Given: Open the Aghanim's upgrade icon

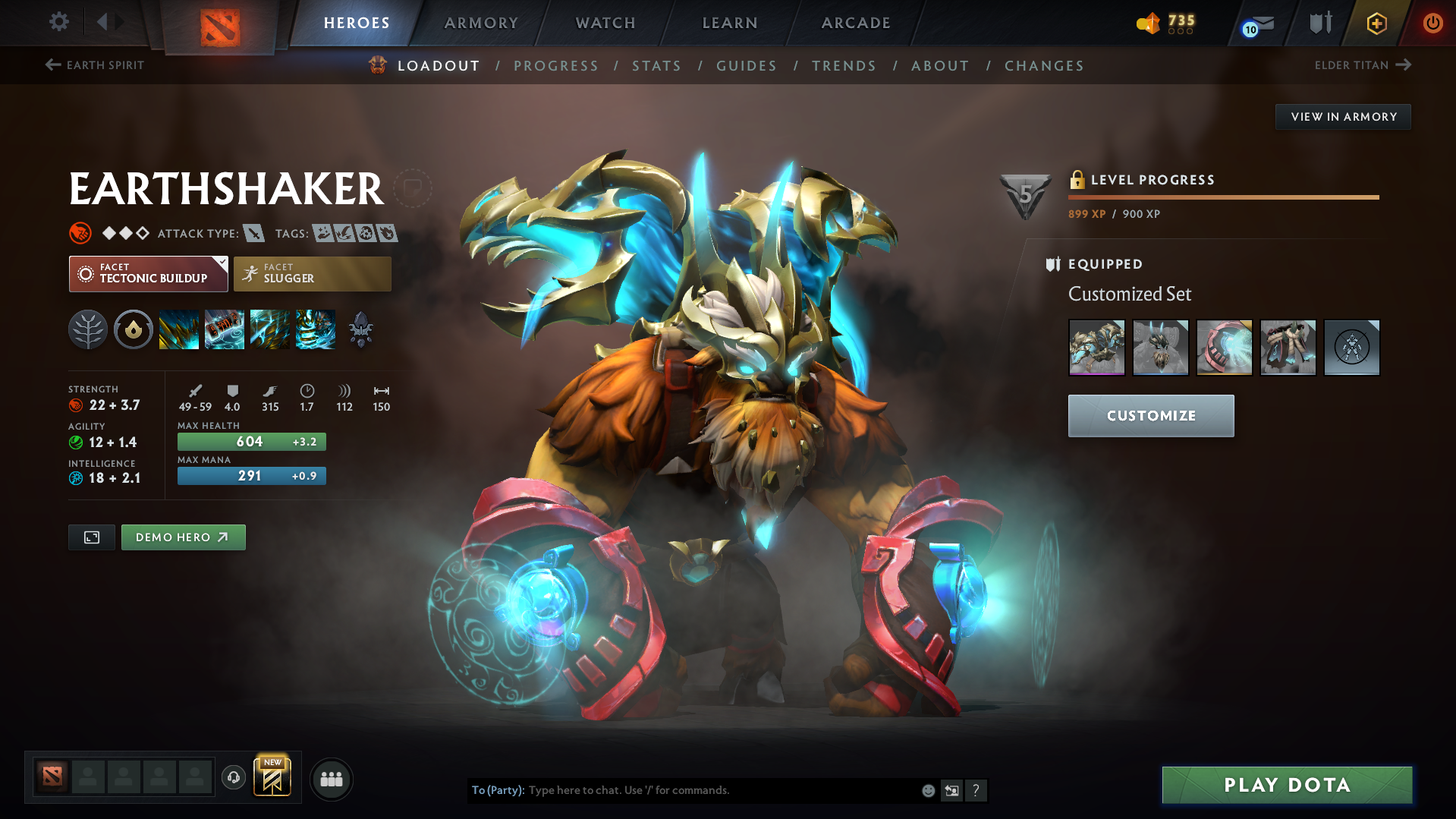Looking at the screenshot, I should coord(361,329).
